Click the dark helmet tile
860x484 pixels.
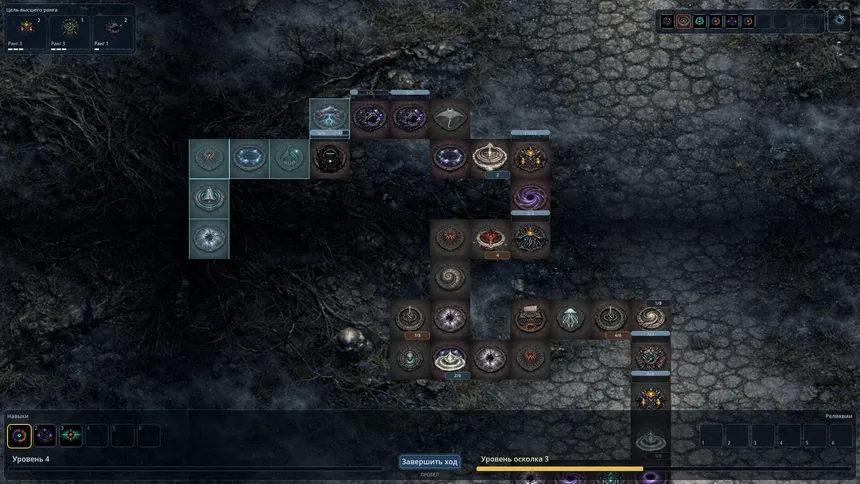[329, 158]
